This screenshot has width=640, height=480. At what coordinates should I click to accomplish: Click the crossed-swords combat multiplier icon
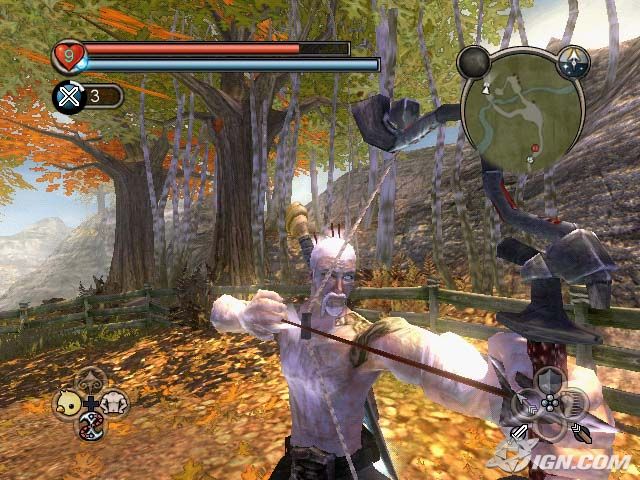click(66, 96)
